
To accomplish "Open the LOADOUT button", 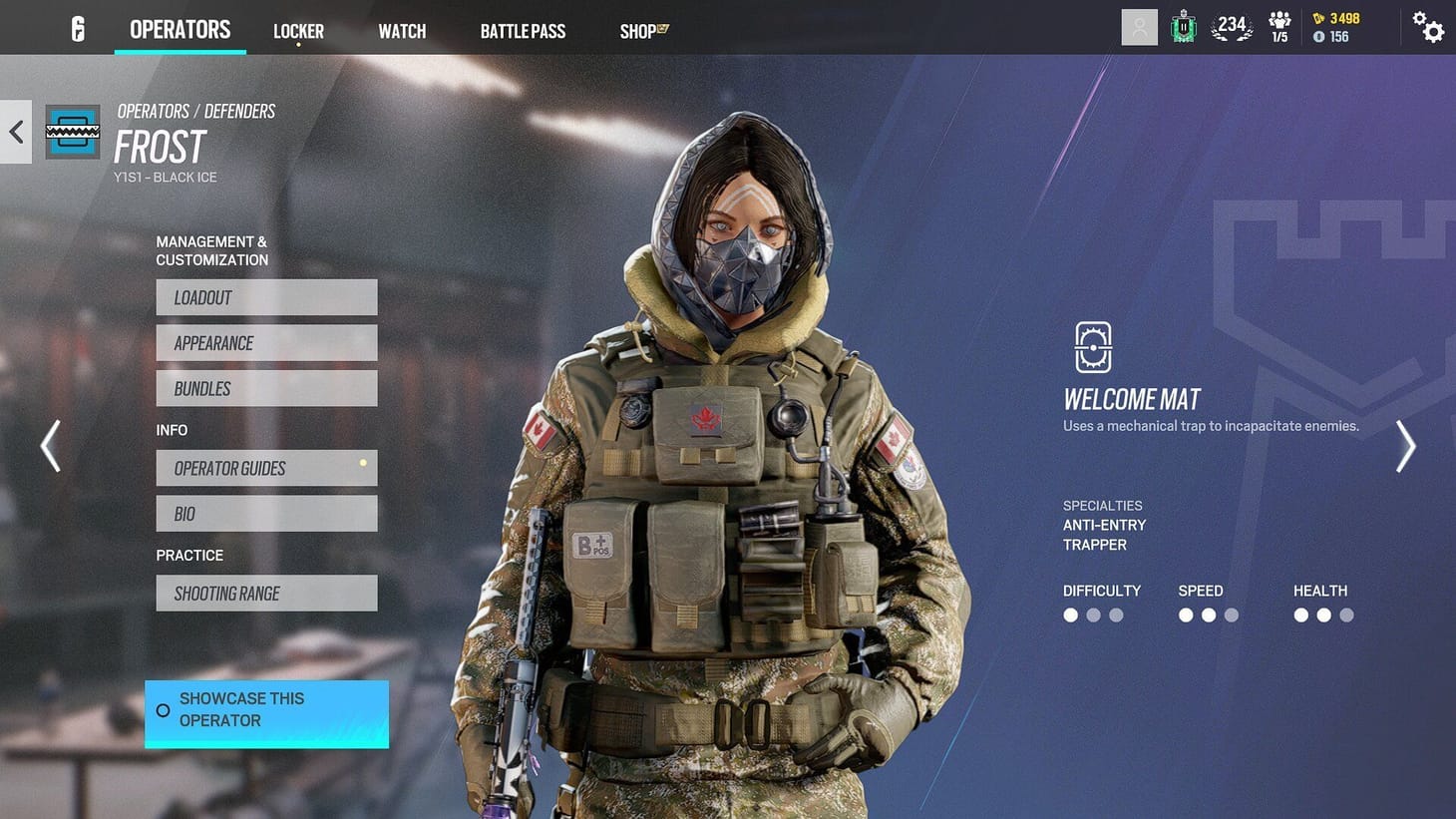I will pyautogui.click(x=266, y=296).
